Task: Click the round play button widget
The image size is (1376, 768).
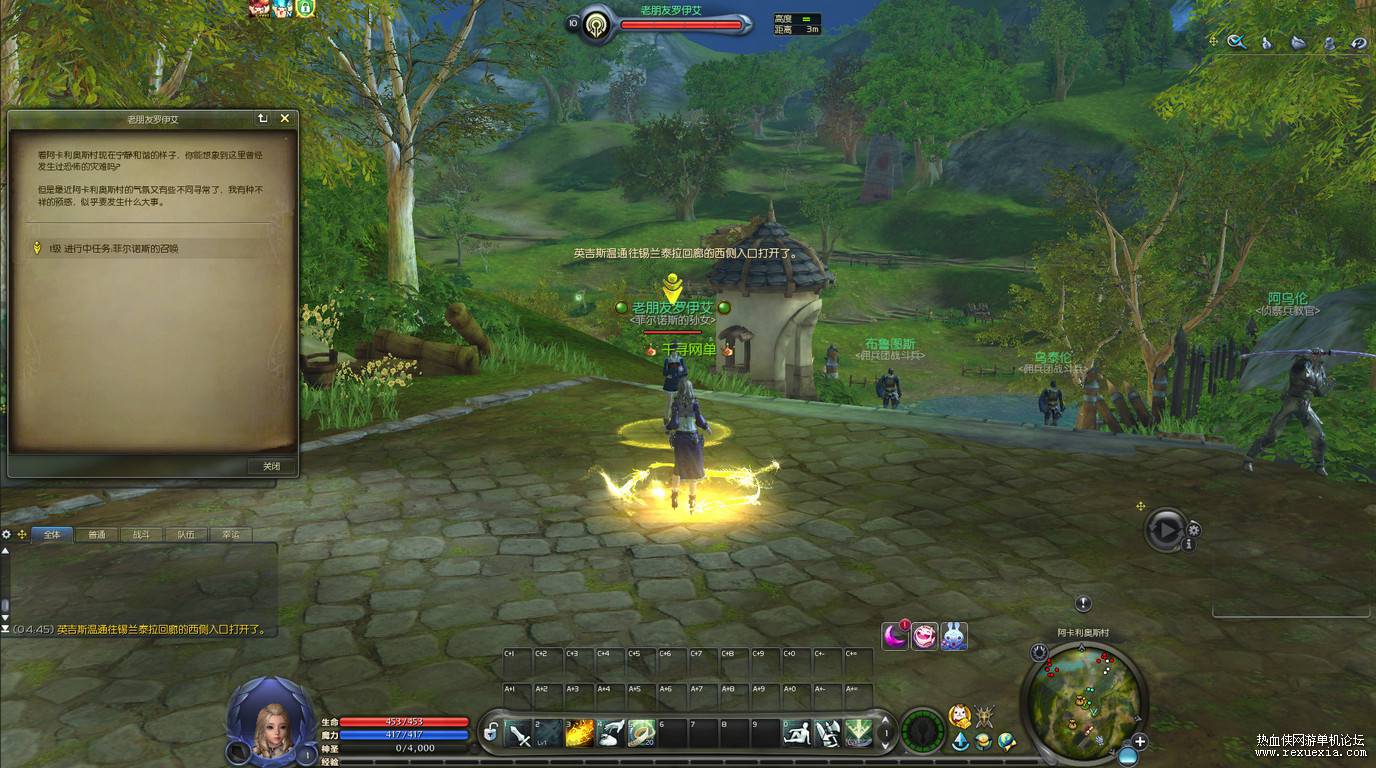Action: click(x=1165, y=529)
